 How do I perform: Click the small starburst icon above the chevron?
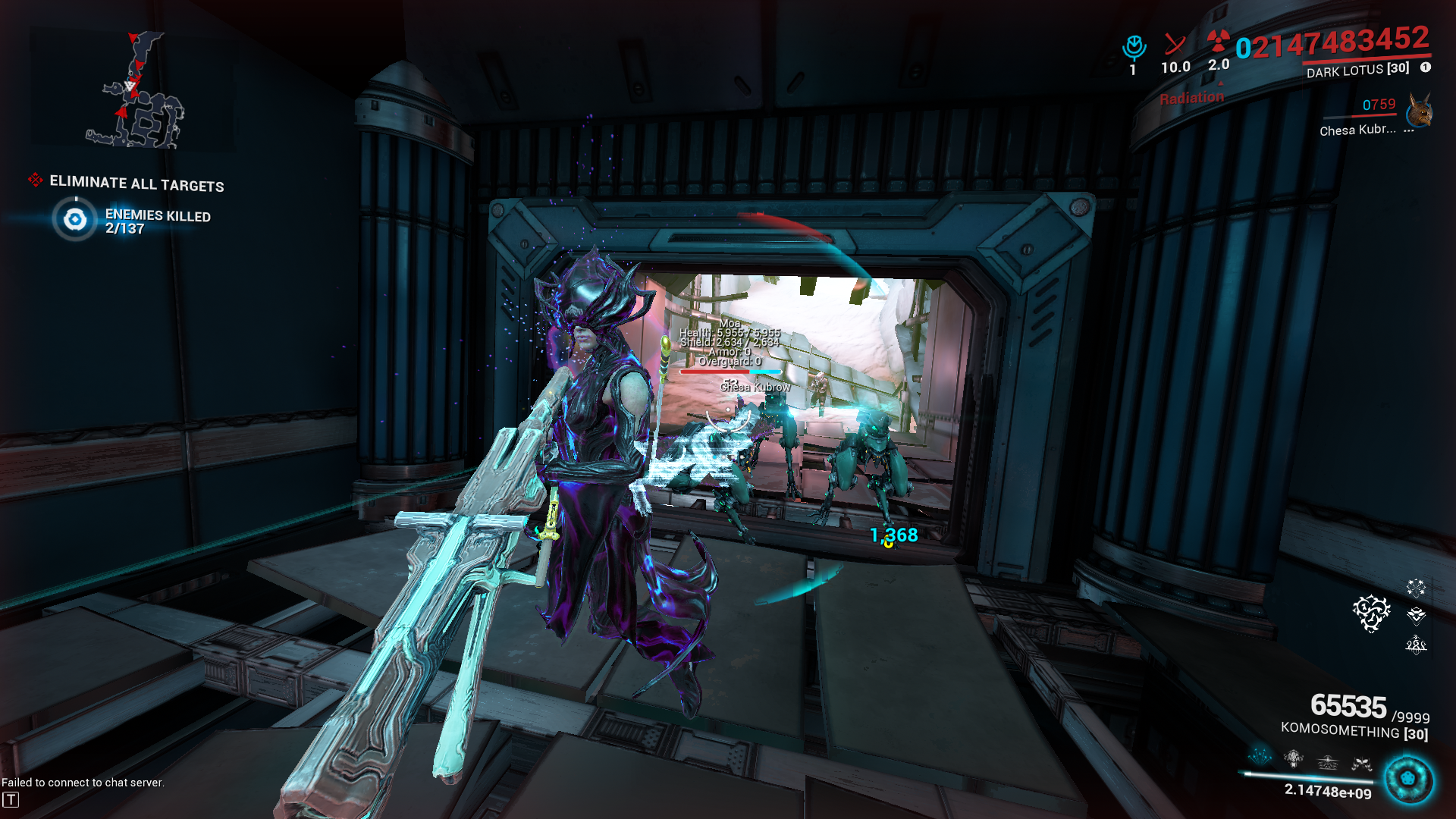(1416, 587)
